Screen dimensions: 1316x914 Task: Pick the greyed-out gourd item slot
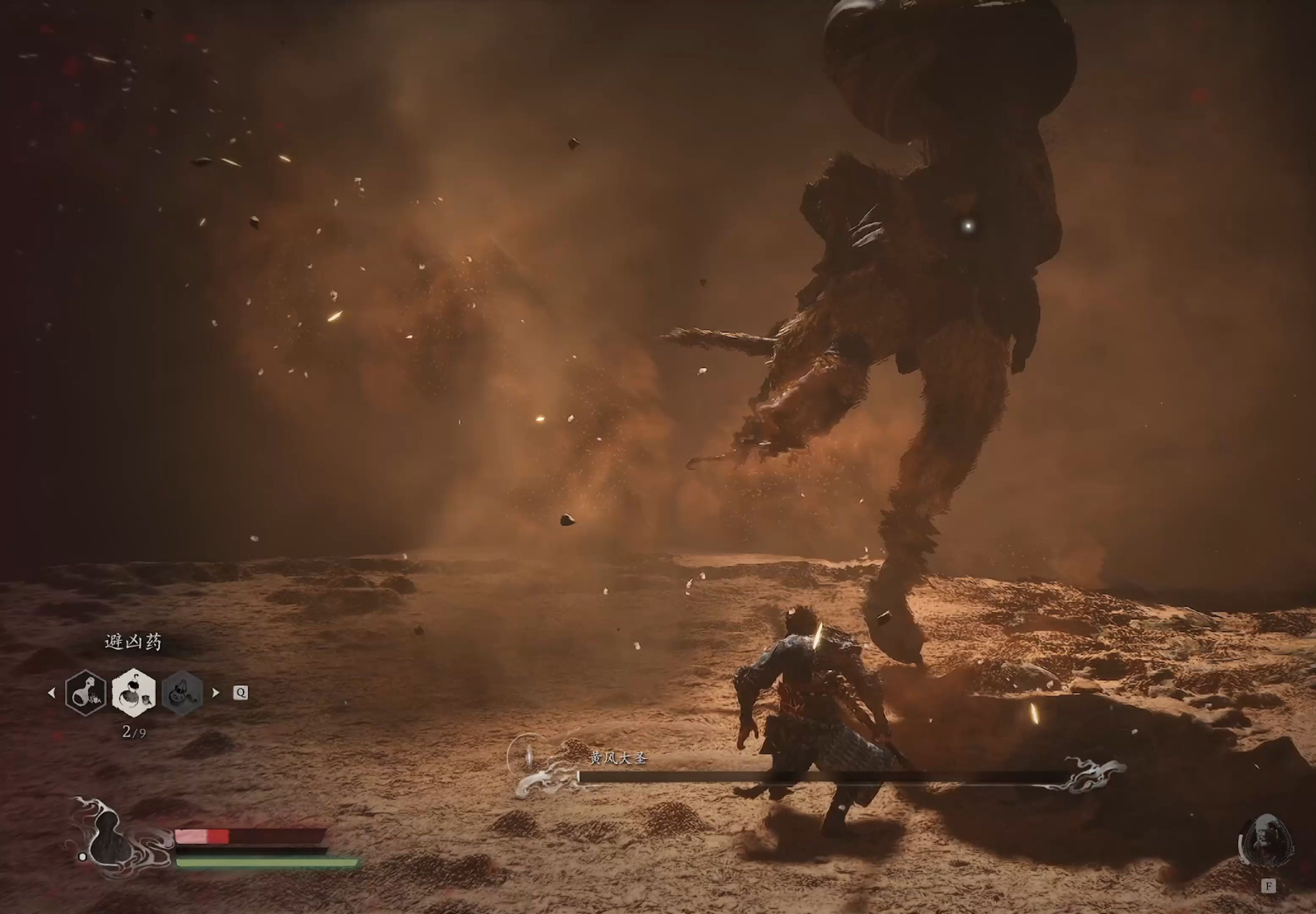click(183, 693)
